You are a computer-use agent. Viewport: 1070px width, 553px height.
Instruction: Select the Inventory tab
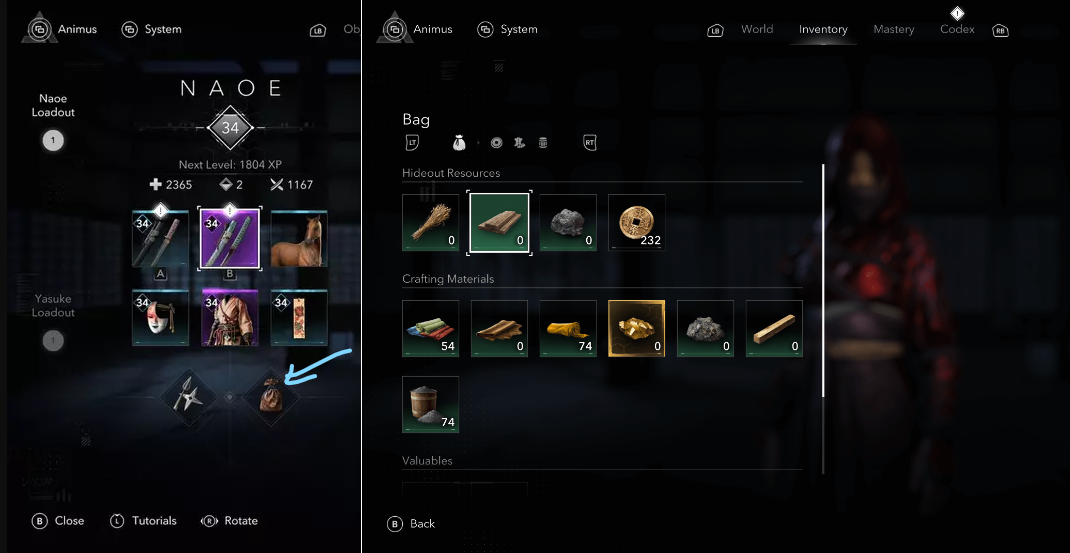823,30
